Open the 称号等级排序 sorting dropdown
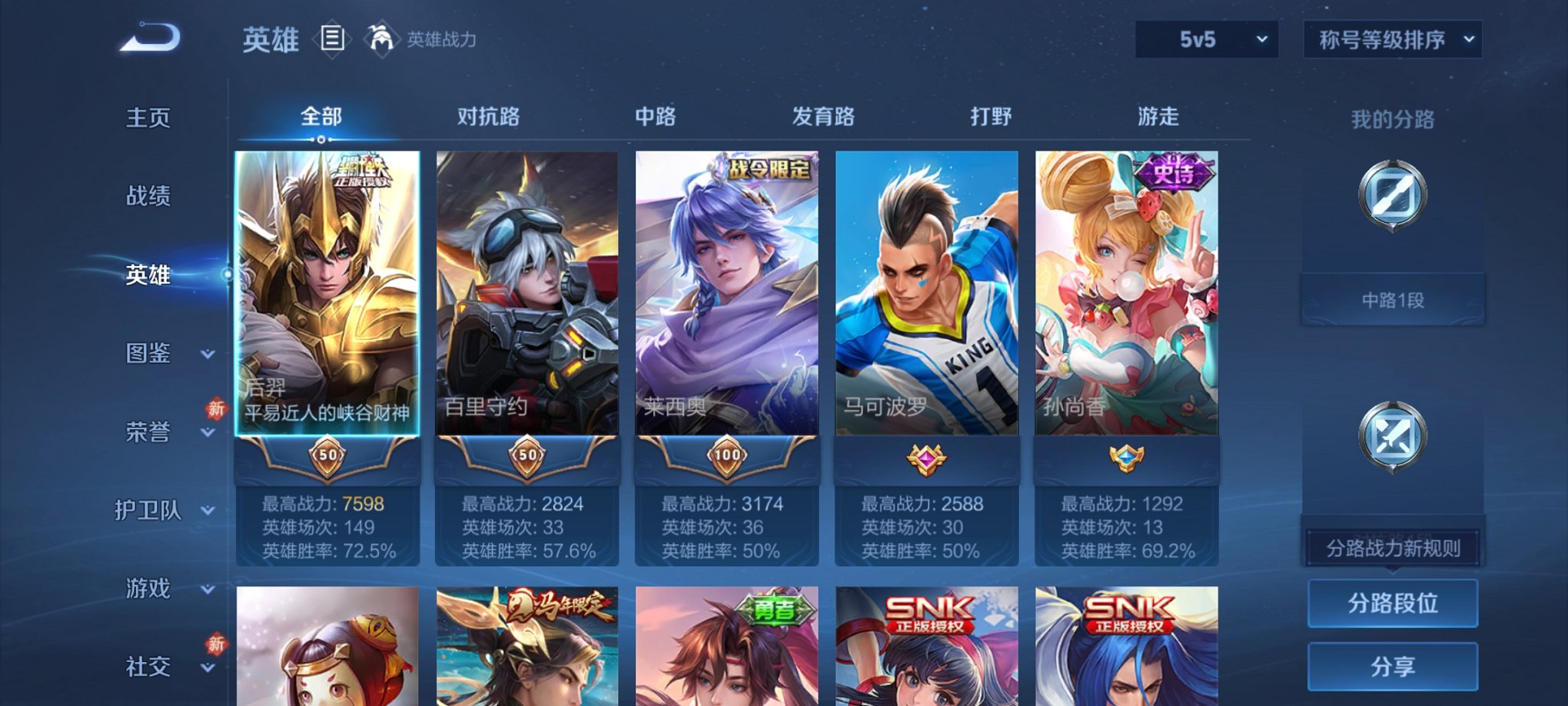This screenshot has width=1568, height=706. [x=1394, y=38]
